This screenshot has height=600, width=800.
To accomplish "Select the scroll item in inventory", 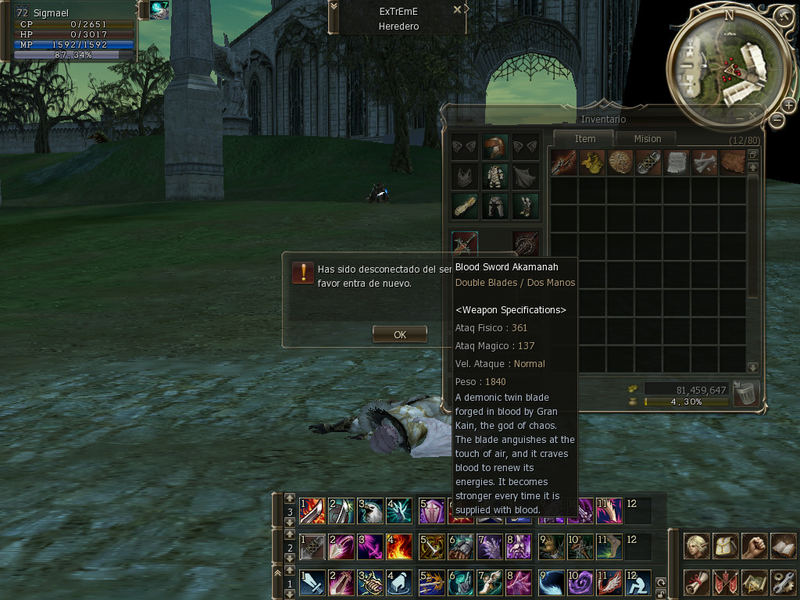I will 677,162.
